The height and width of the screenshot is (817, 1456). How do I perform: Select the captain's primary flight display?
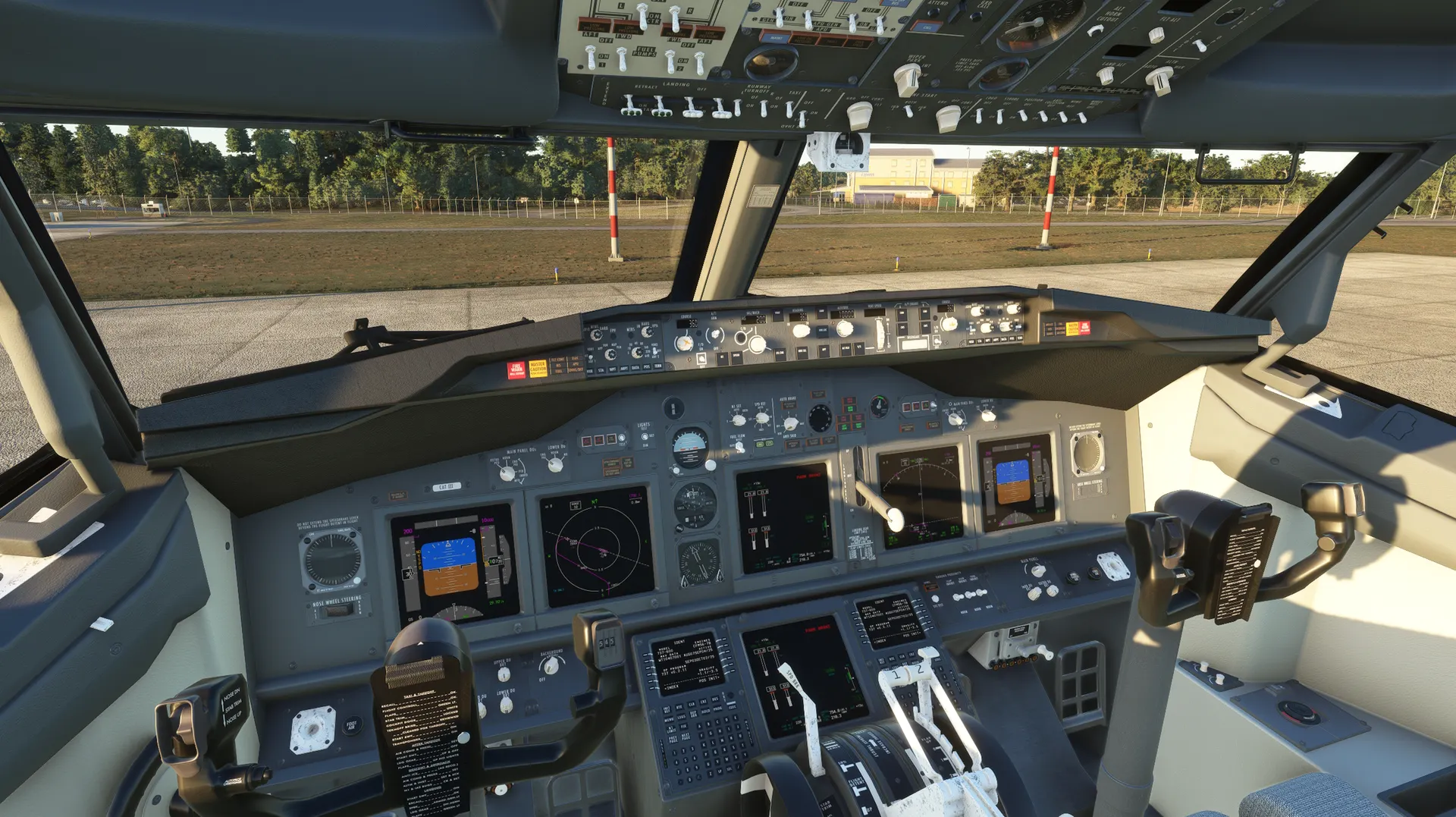click(x=451, y=565)
